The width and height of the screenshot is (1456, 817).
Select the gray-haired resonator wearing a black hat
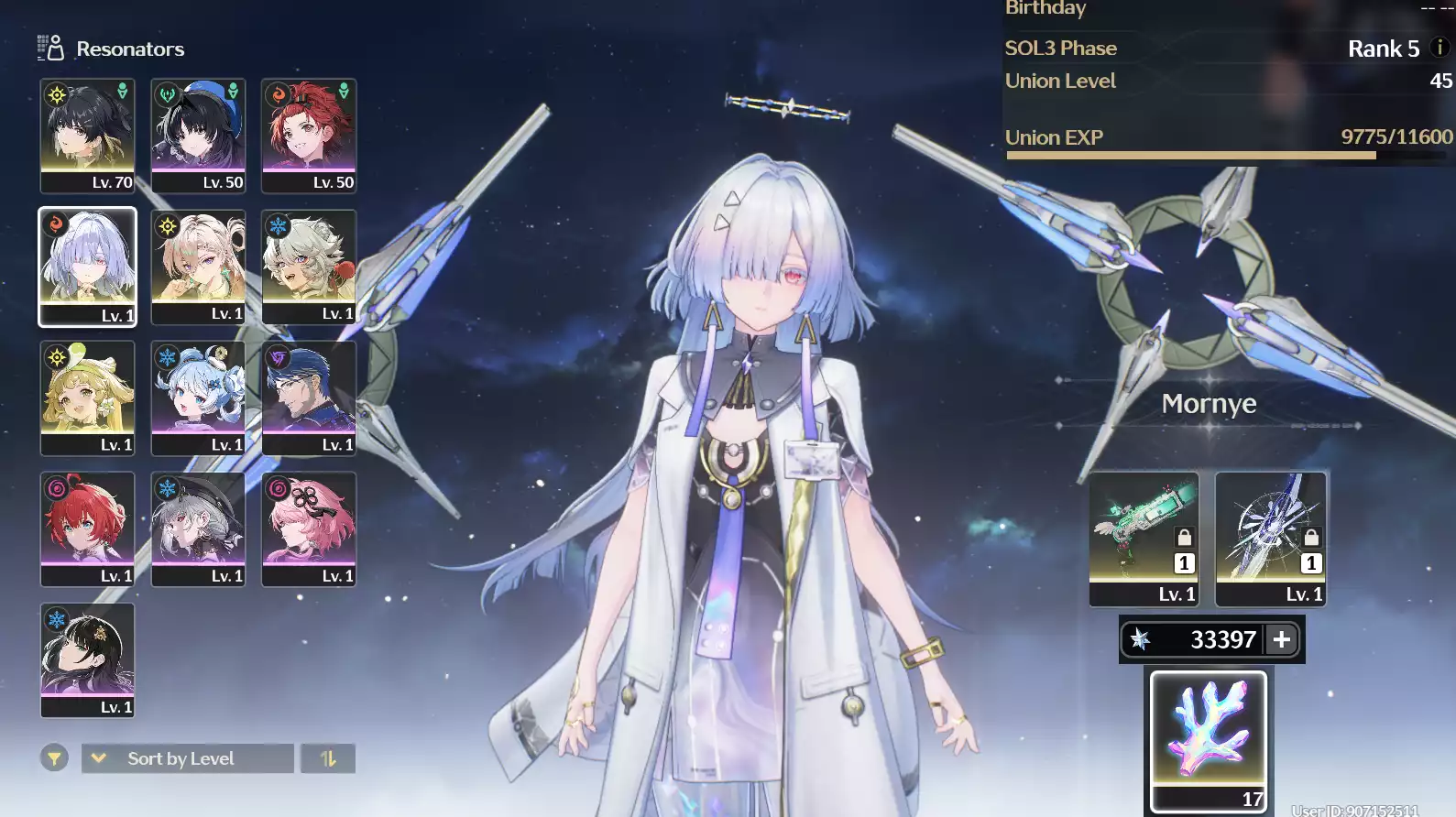(x=198, y=528)
